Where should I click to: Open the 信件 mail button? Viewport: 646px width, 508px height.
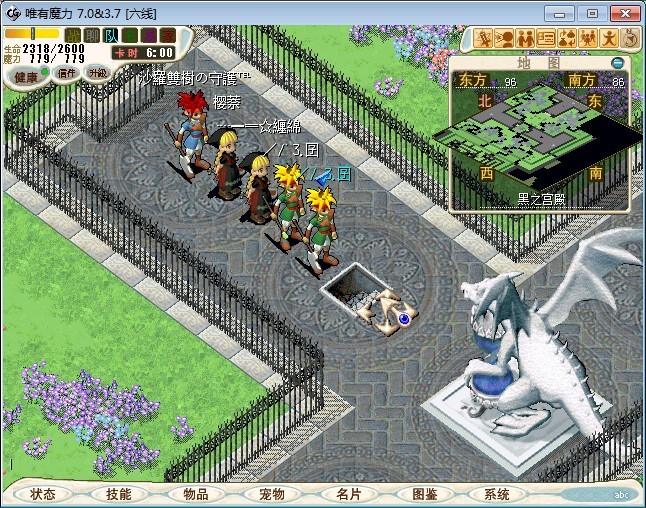point(67,73)
